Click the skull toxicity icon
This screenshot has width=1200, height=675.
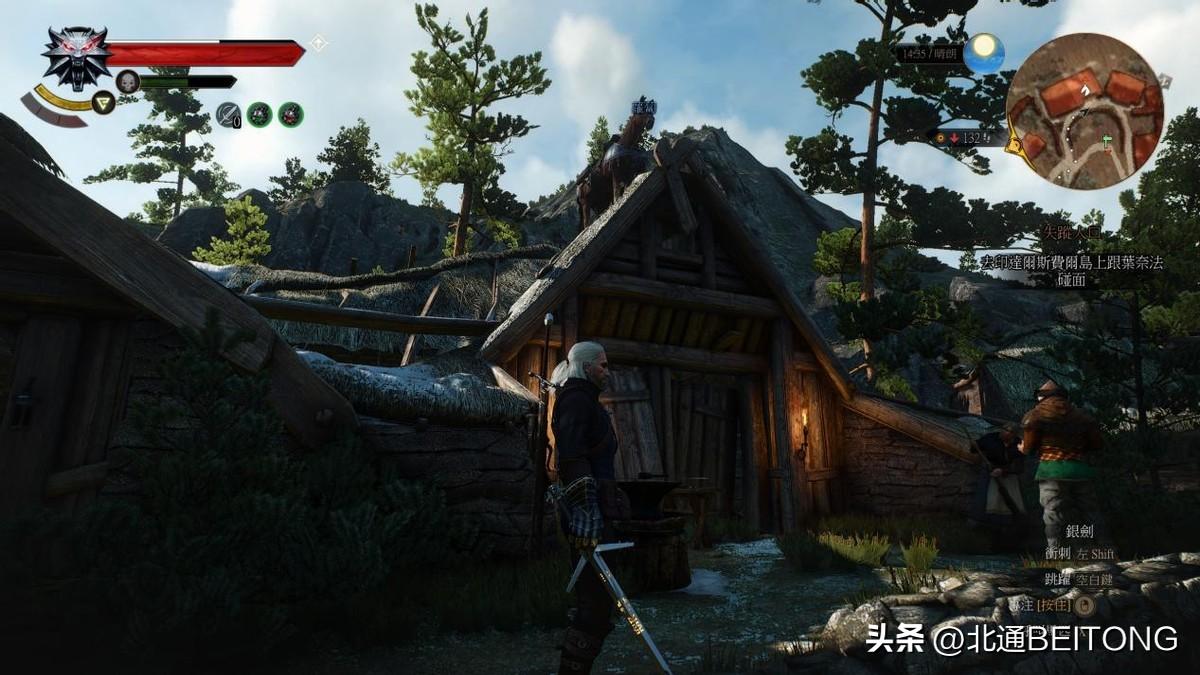click(x=127, y=82)
